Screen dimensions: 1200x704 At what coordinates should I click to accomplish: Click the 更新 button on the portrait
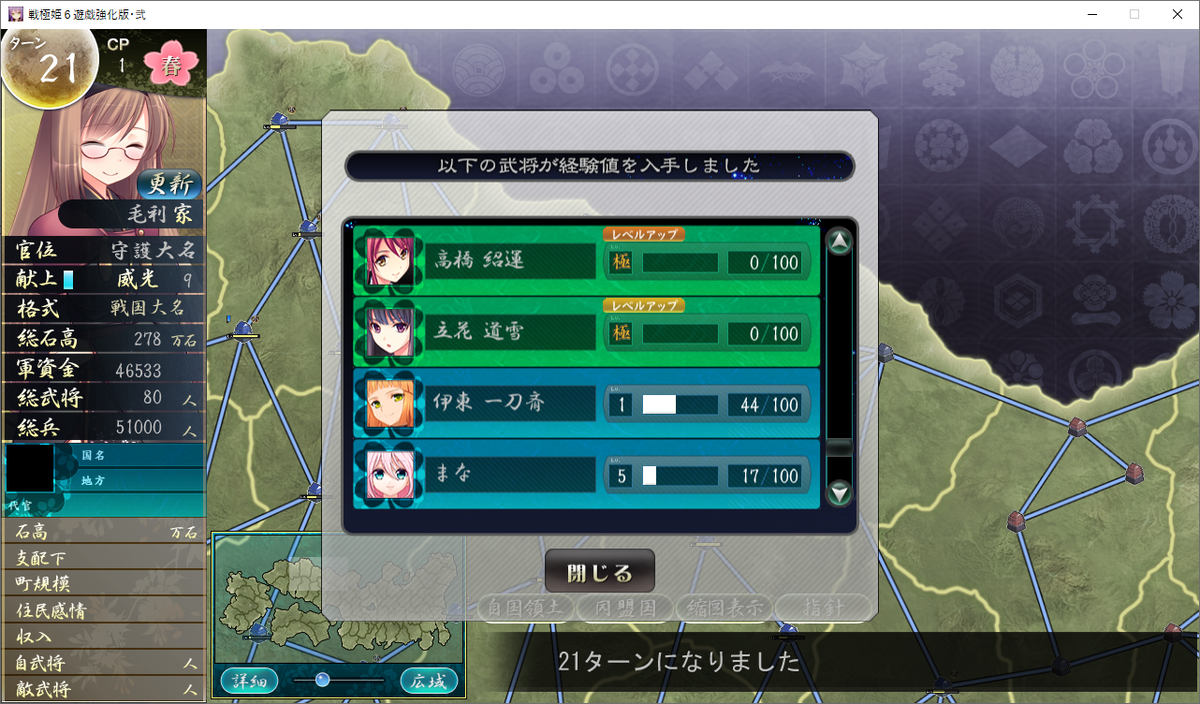169,184
